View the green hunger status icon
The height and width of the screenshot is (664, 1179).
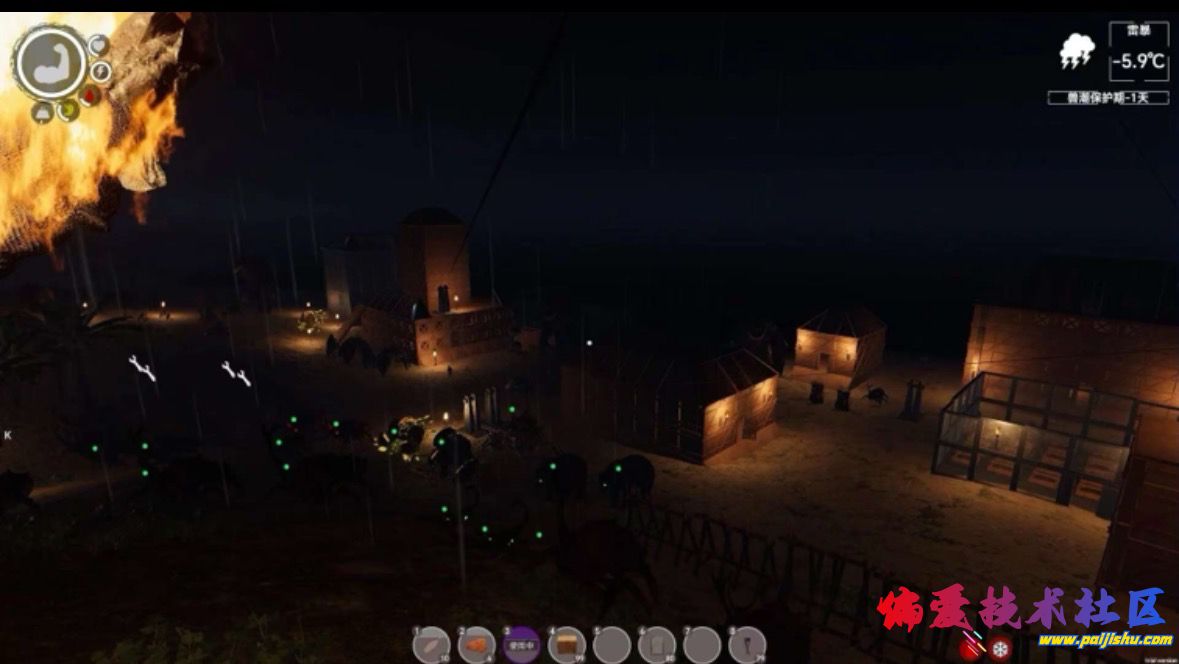click(x=68, y=110)
